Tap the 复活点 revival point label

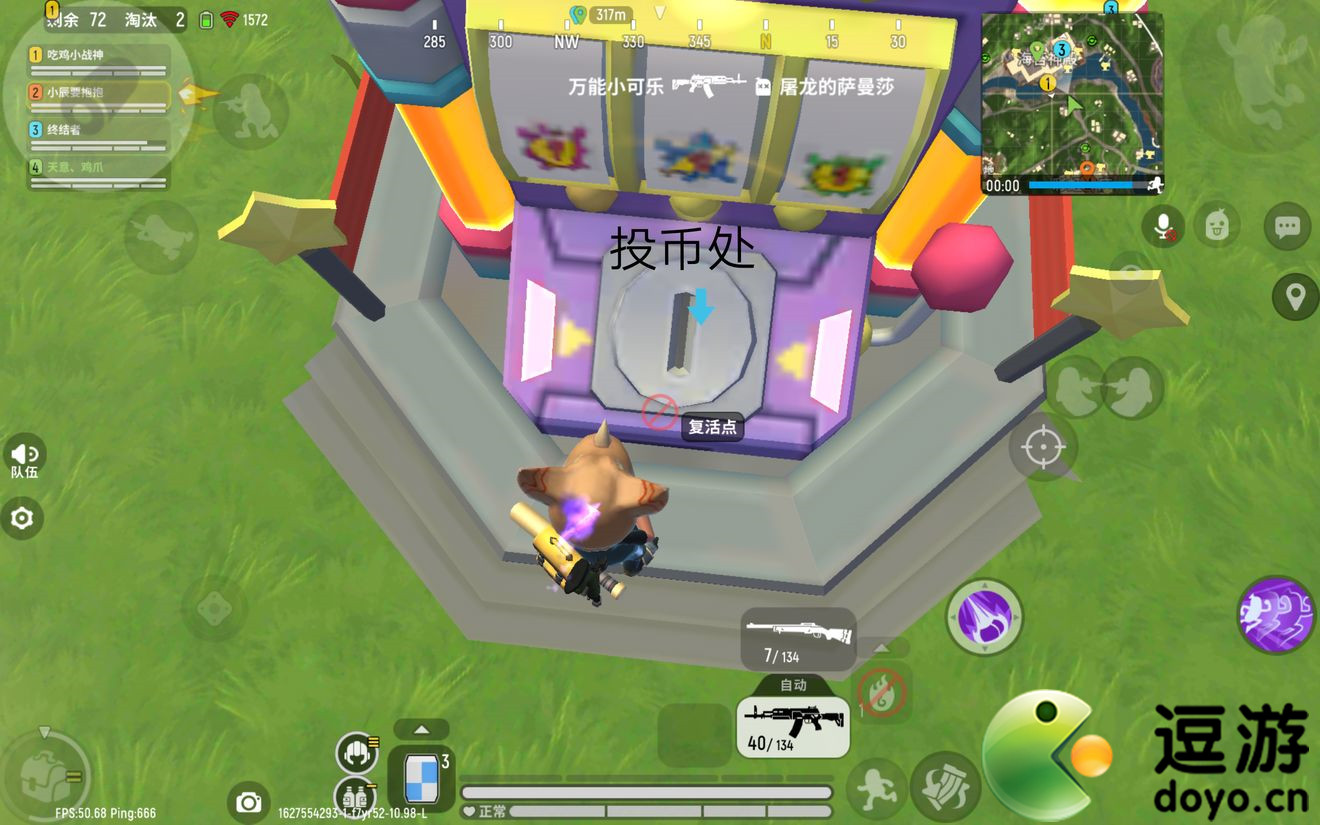click(711, 426)
